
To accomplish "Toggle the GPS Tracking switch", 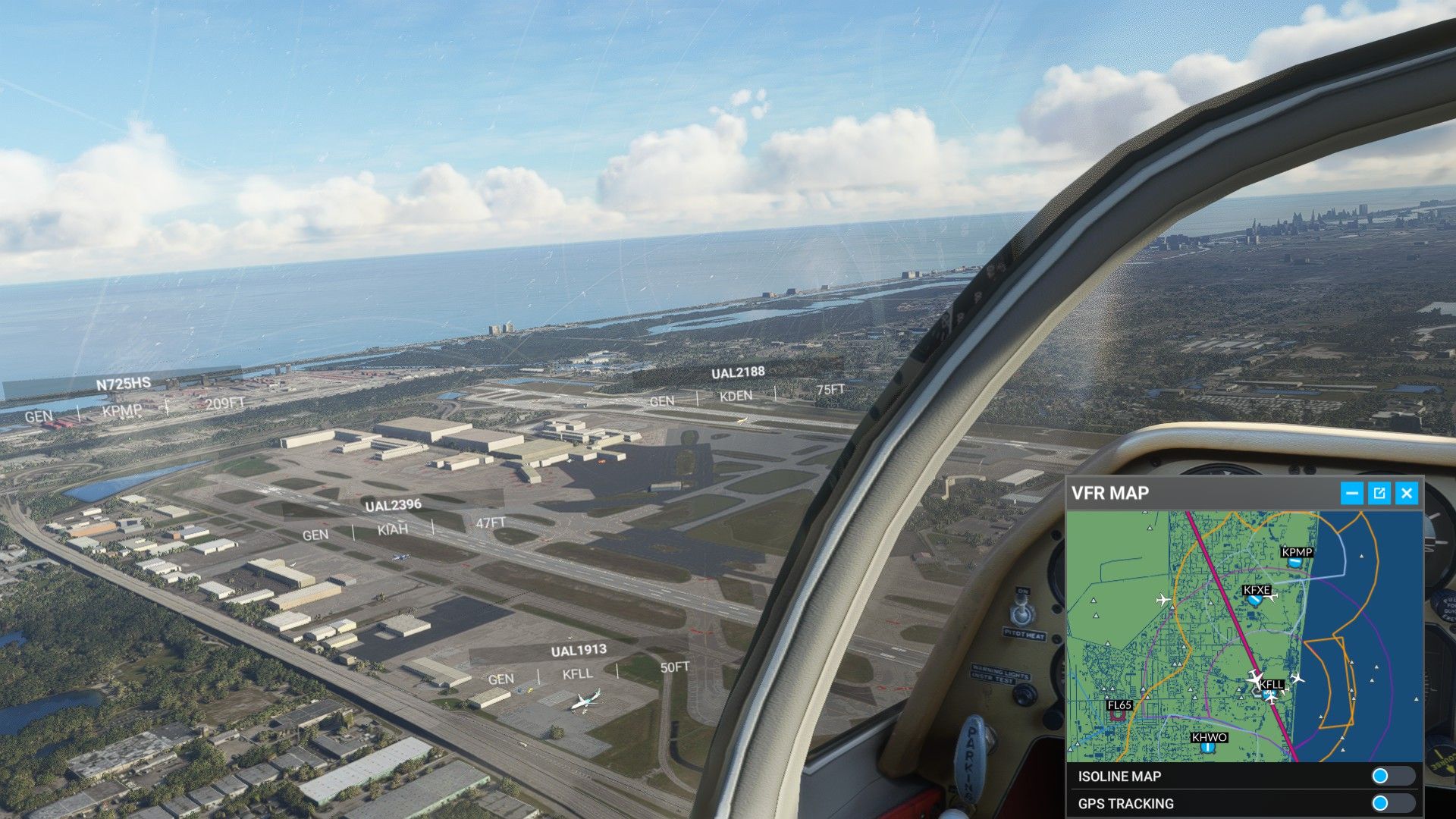I will 1392,803.
